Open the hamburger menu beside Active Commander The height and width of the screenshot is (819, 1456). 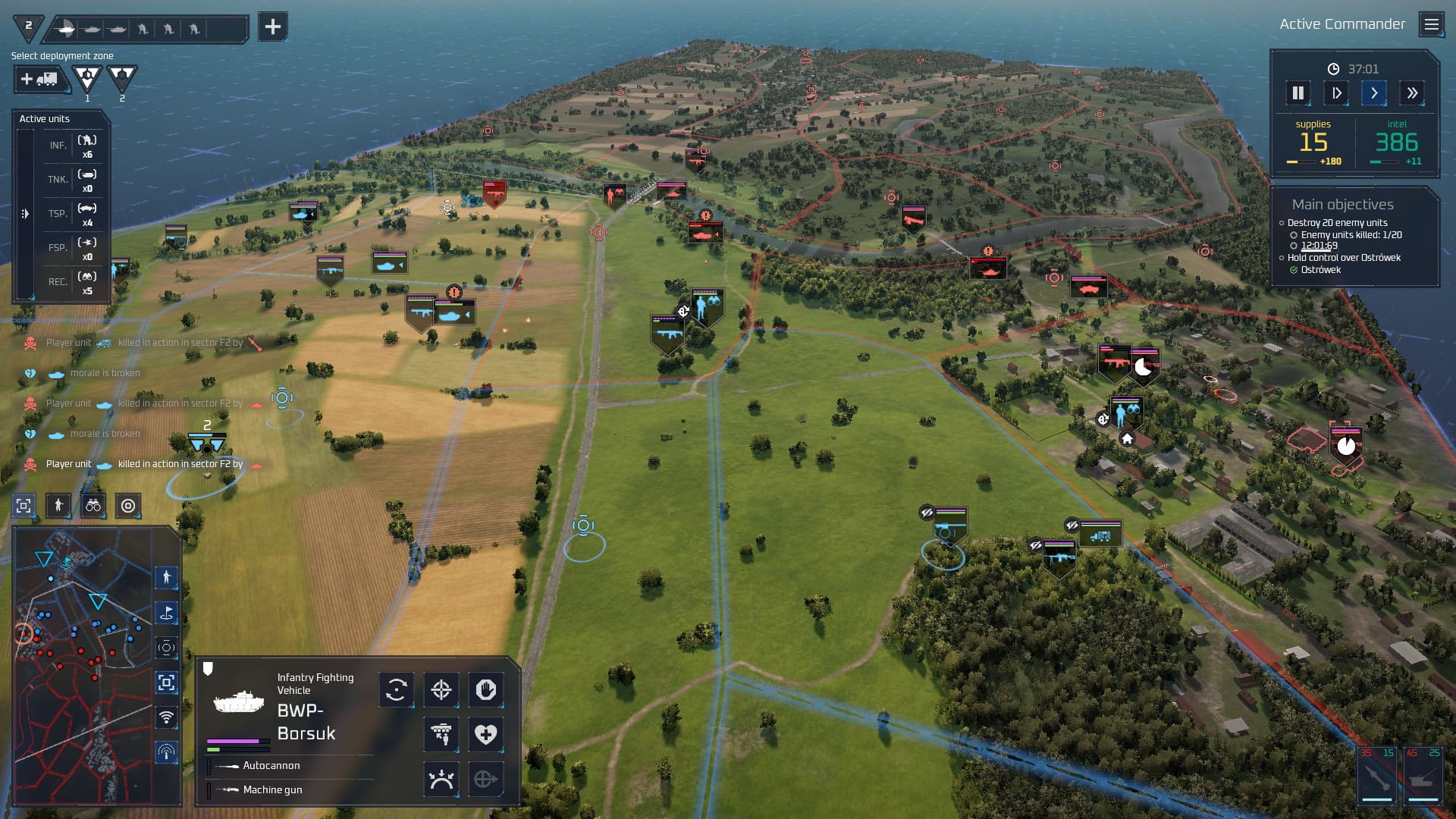pos(1431,24)
